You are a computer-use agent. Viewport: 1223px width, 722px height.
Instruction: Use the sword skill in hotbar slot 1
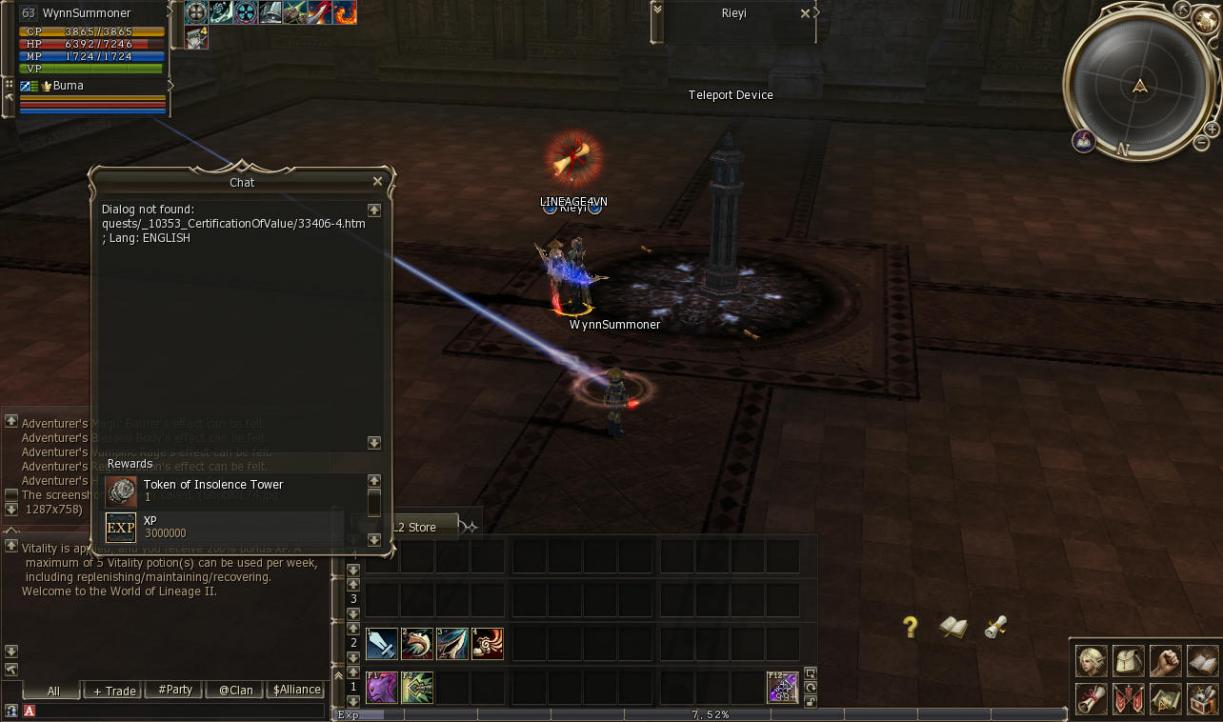coord(382,644)
